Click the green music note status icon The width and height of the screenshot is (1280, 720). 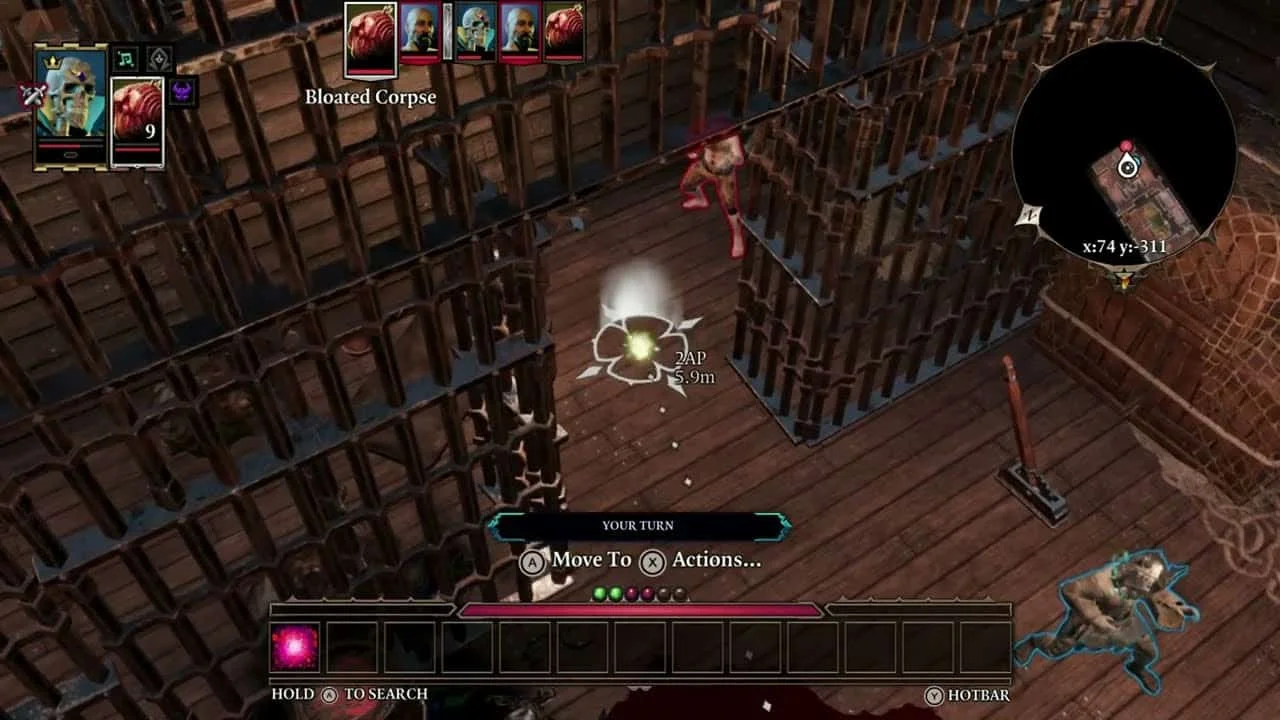click(125, 59)
